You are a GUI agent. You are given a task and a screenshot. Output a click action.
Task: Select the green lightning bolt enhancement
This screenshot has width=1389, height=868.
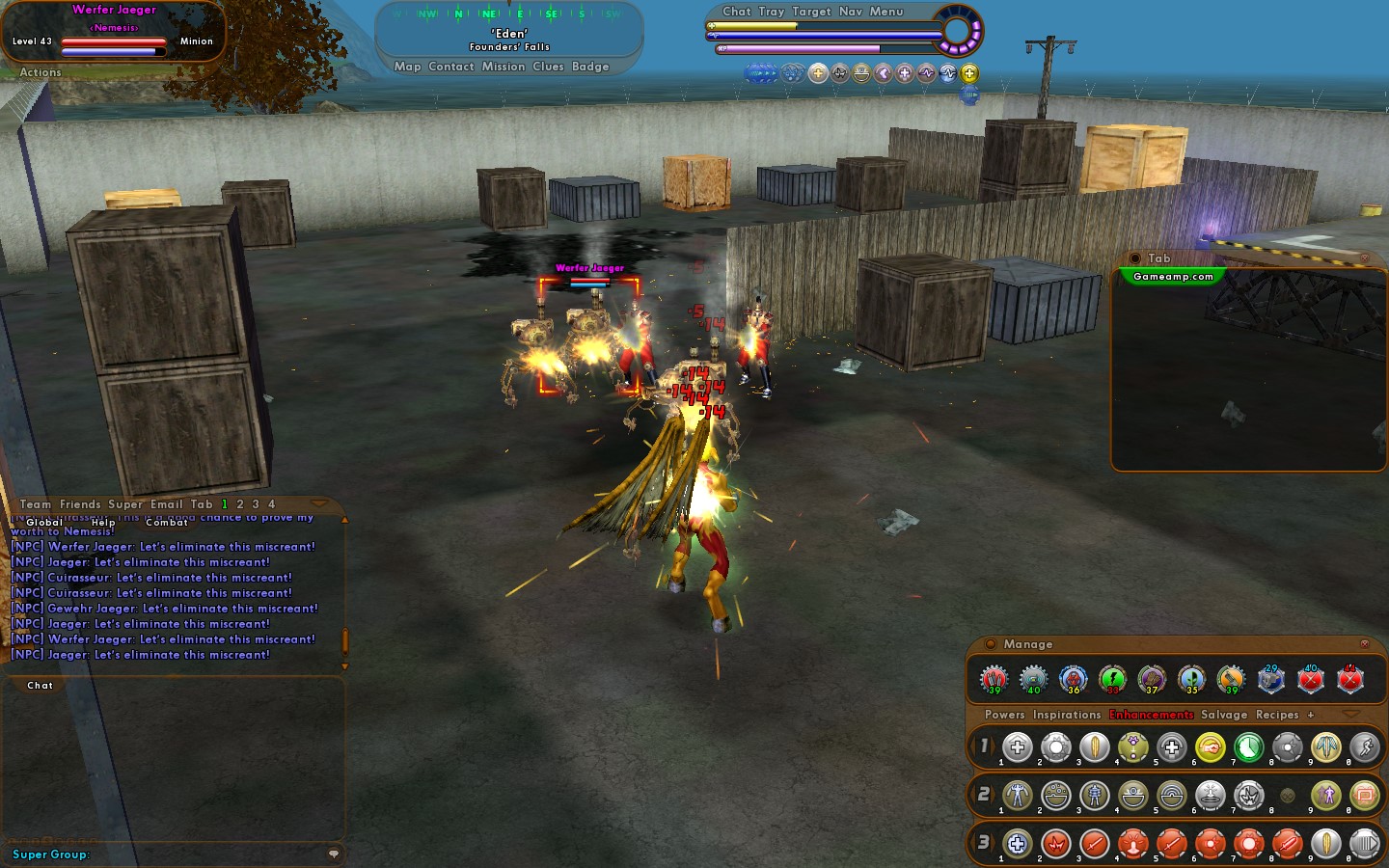click(1112, 679)
